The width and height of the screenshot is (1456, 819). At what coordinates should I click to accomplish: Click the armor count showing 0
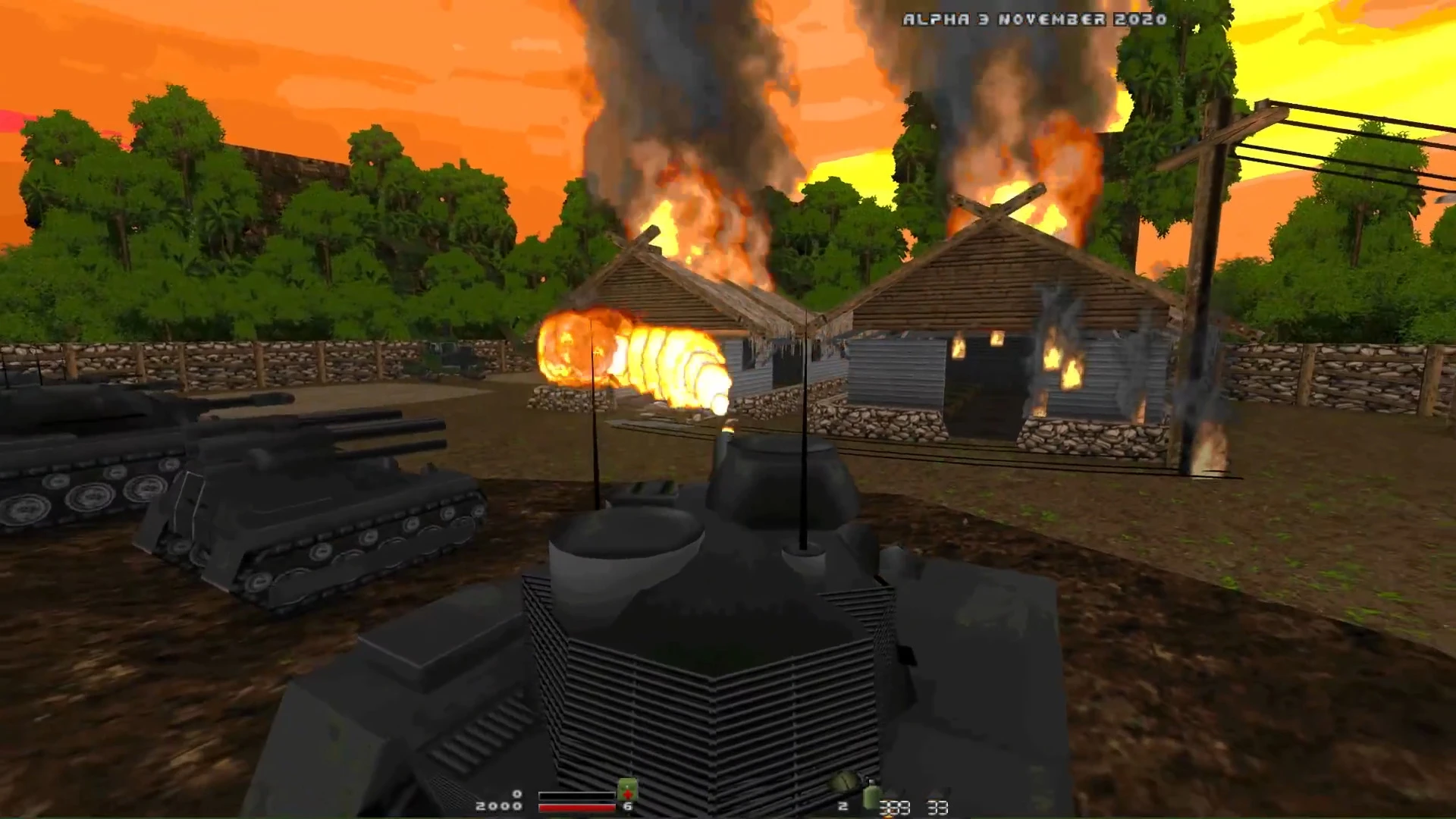pos(517,793)
